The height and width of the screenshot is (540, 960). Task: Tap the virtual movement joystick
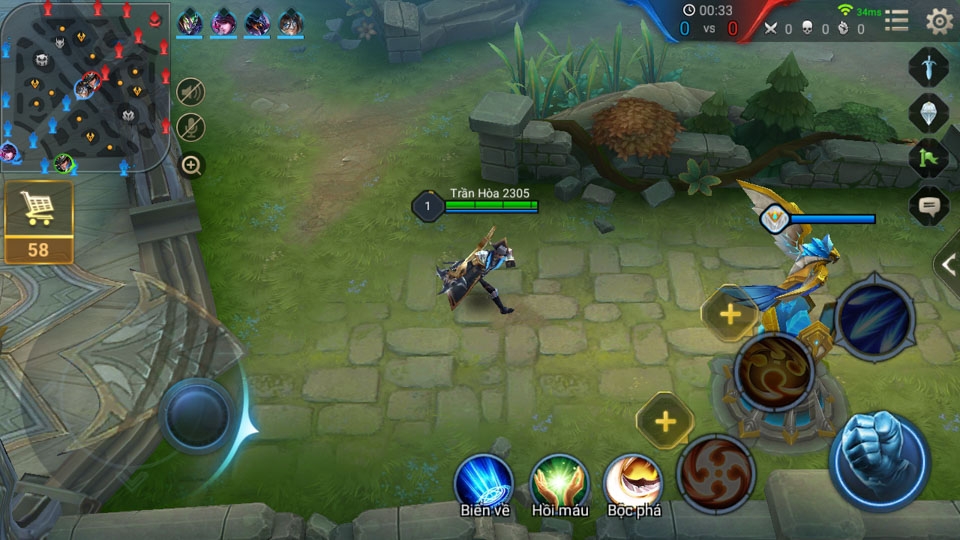[198, 416]
